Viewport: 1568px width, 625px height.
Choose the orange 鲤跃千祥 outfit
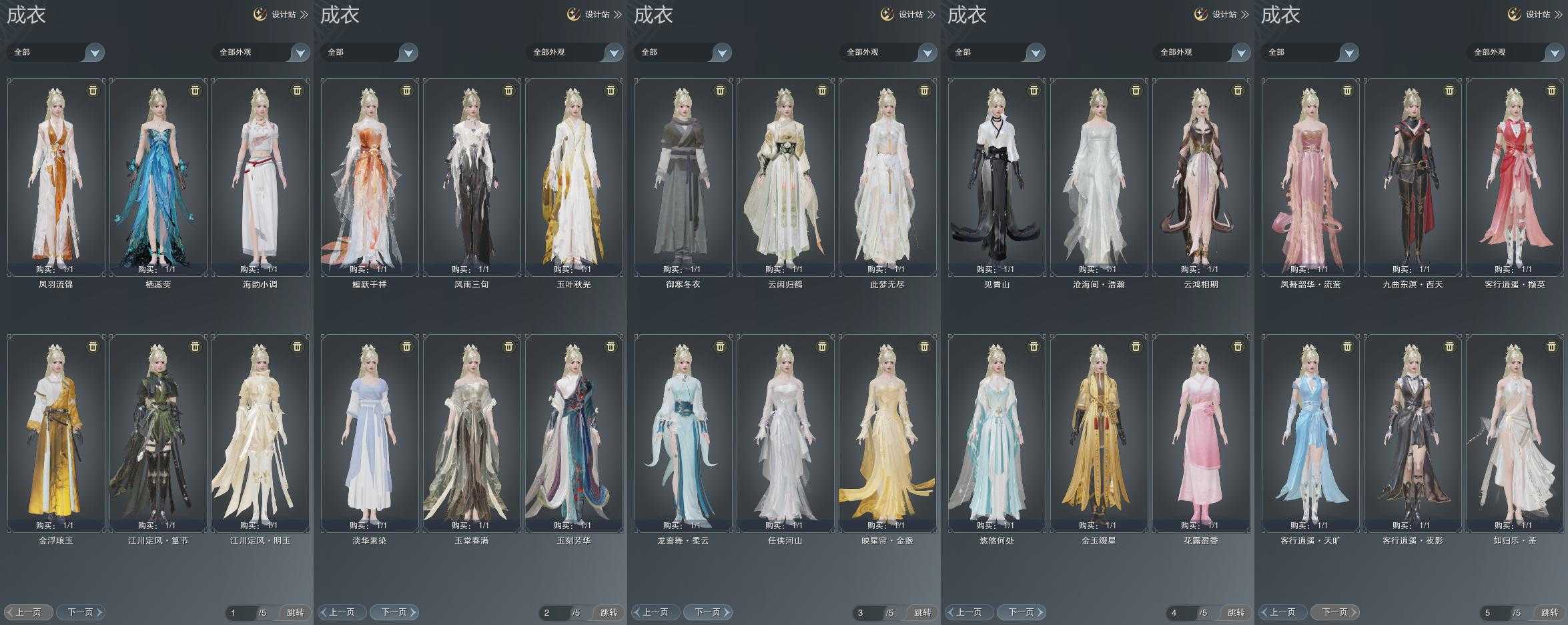click(x=370, y=177)
